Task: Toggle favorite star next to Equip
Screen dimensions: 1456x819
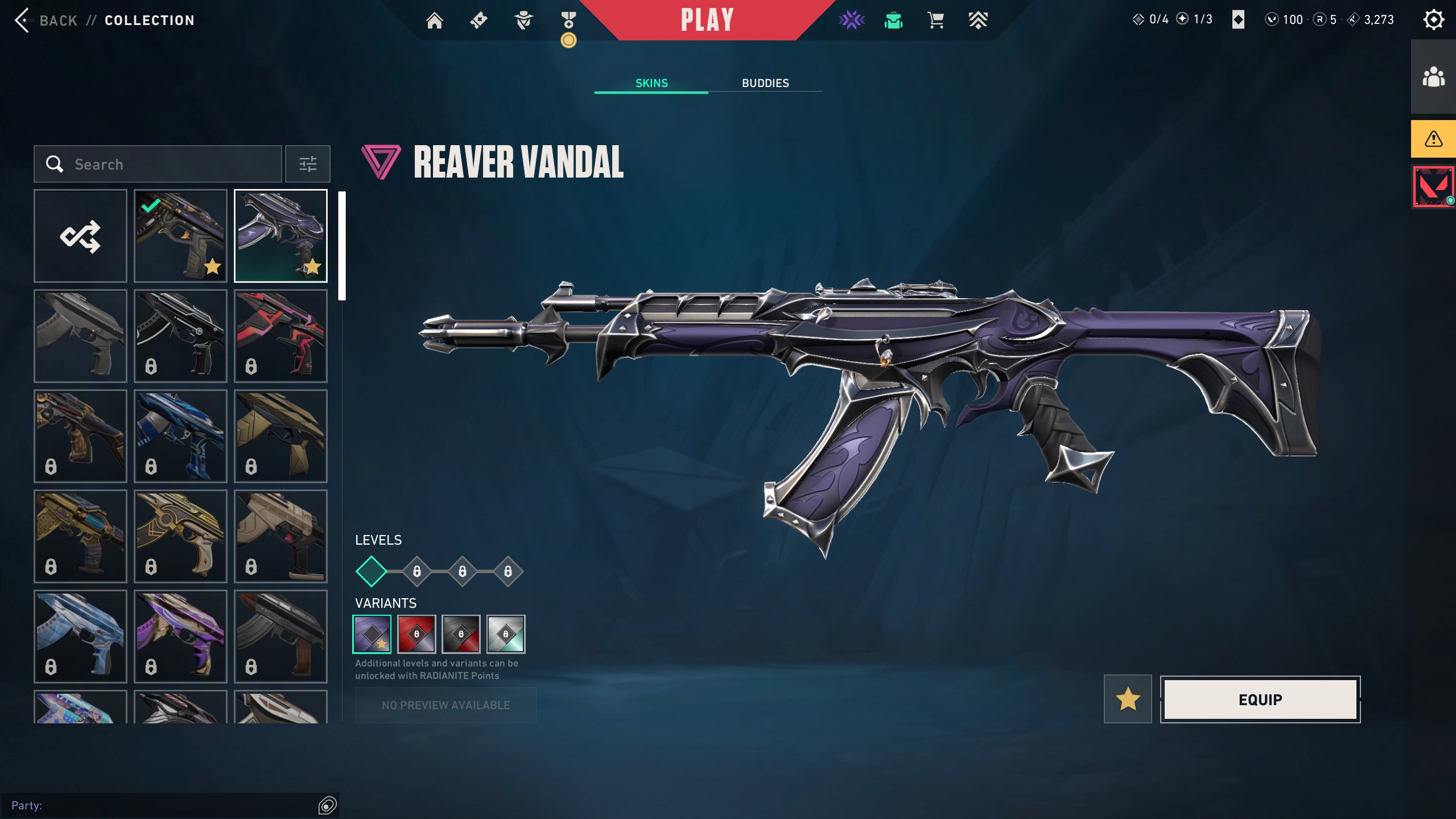Action: click(1128, 699)
